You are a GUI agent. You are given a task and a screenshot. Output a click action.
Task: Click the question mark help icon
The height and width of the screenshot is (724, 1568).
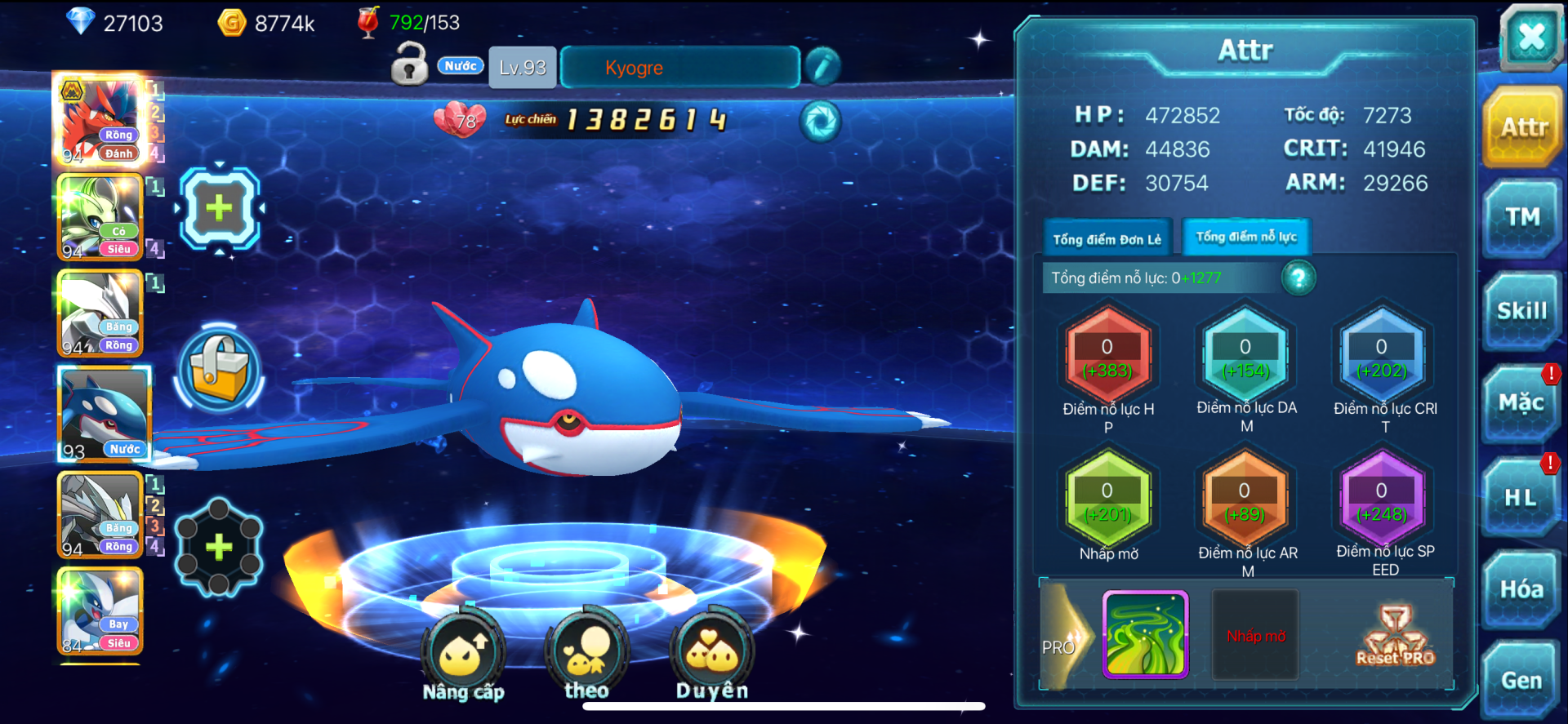pyautogui.click(x=1298, y=278)
